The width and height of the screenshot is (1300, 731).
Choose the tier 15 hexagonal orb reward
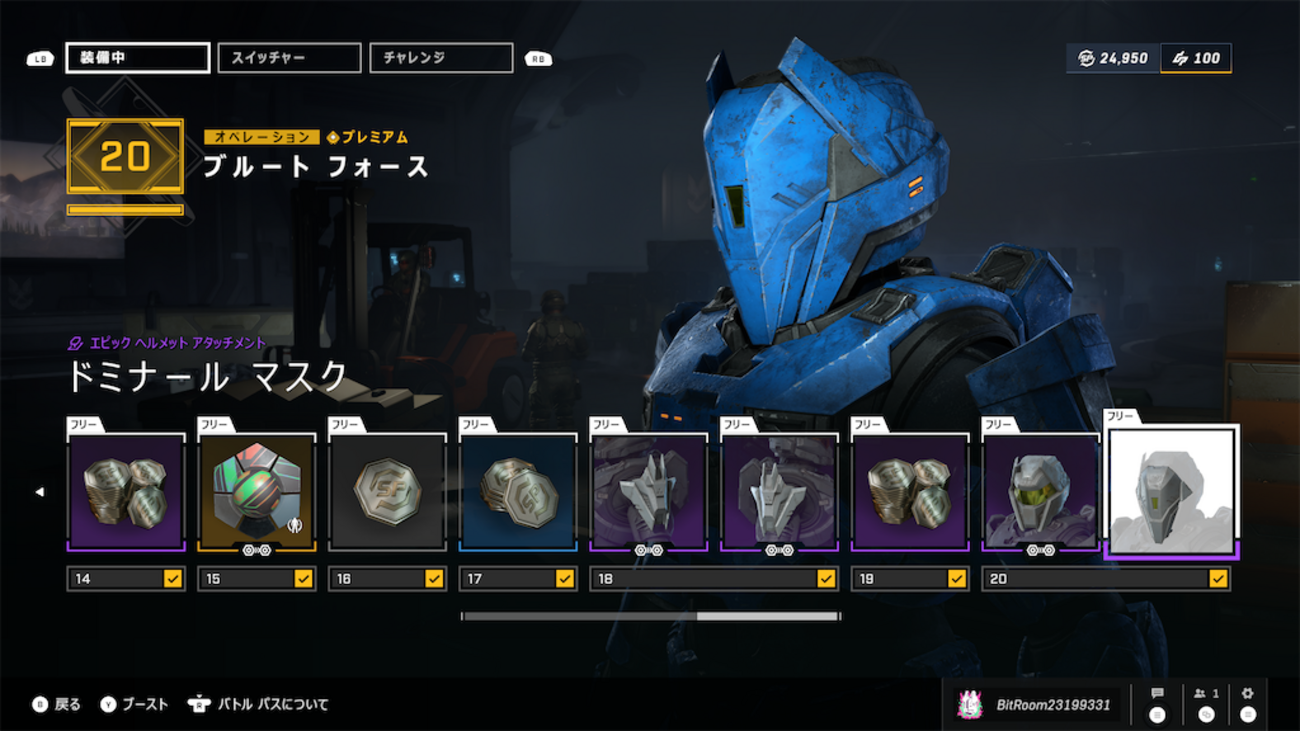tap(256, 491)
